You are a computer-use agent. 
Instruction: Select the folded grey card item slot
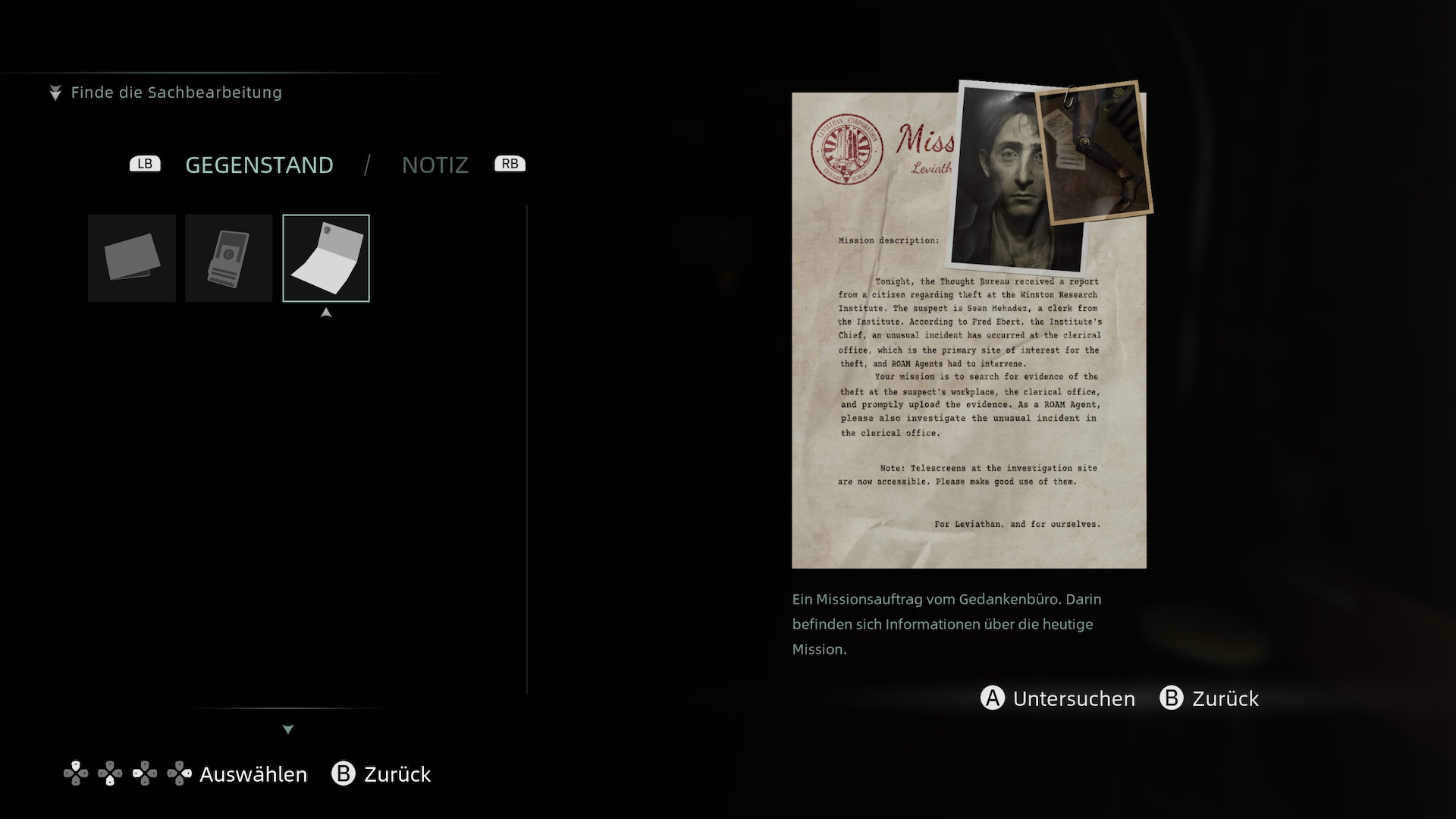point(132,258)
